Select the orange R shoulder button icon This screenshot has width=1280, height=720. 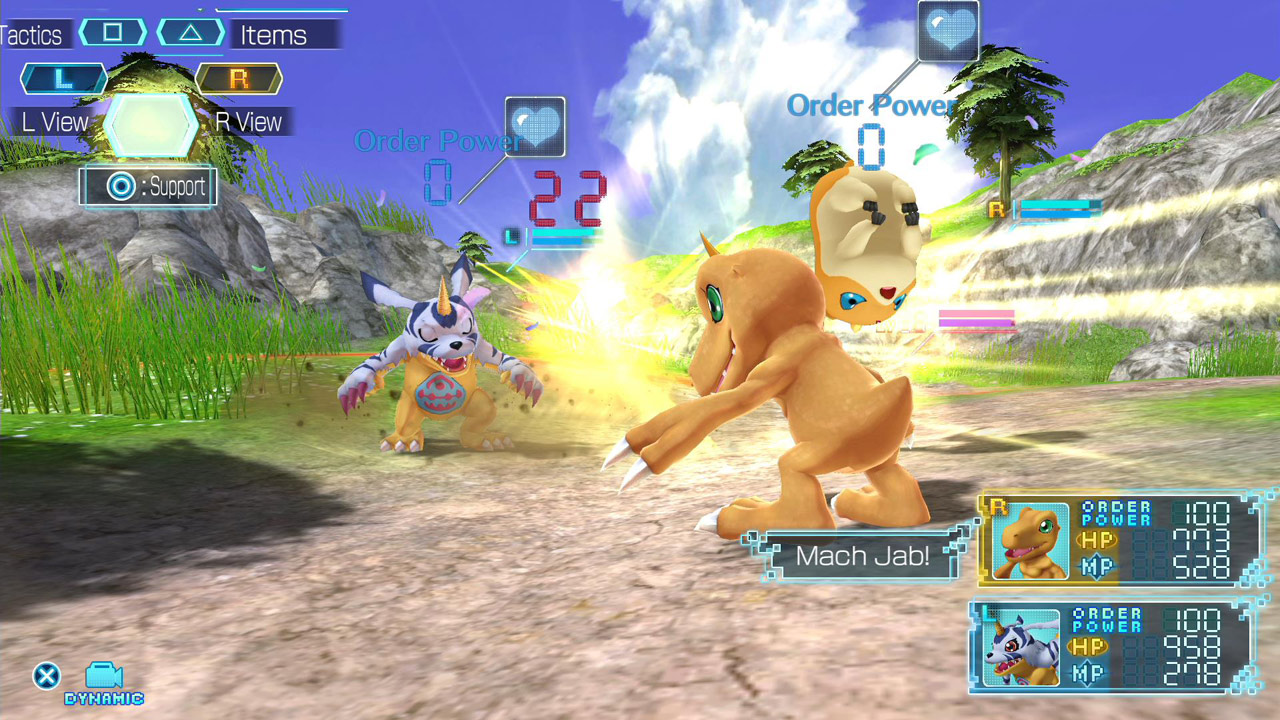(238, 79)
